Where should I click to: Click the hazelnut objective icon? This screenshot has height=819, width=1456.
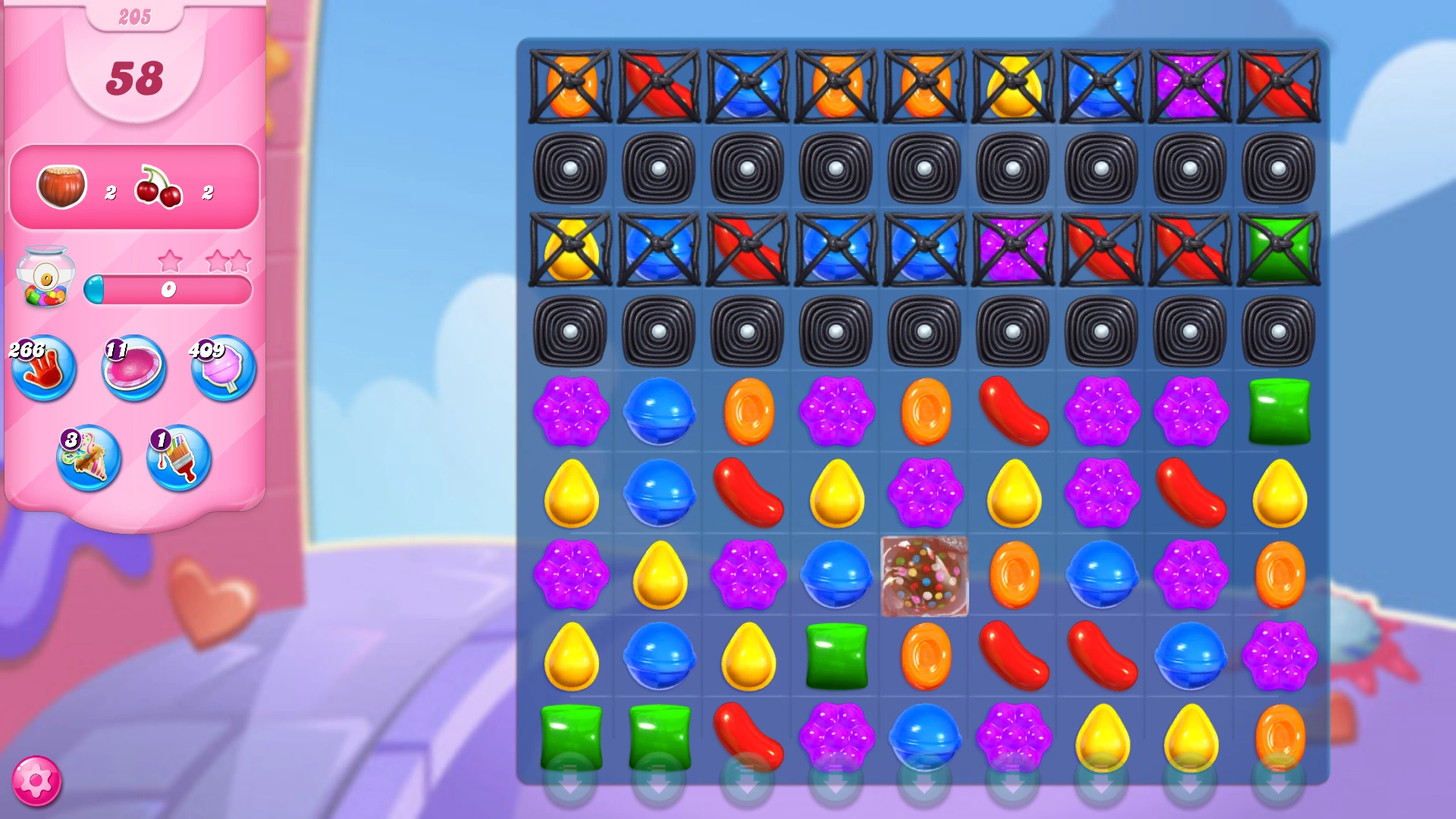(x=61, y=186)
